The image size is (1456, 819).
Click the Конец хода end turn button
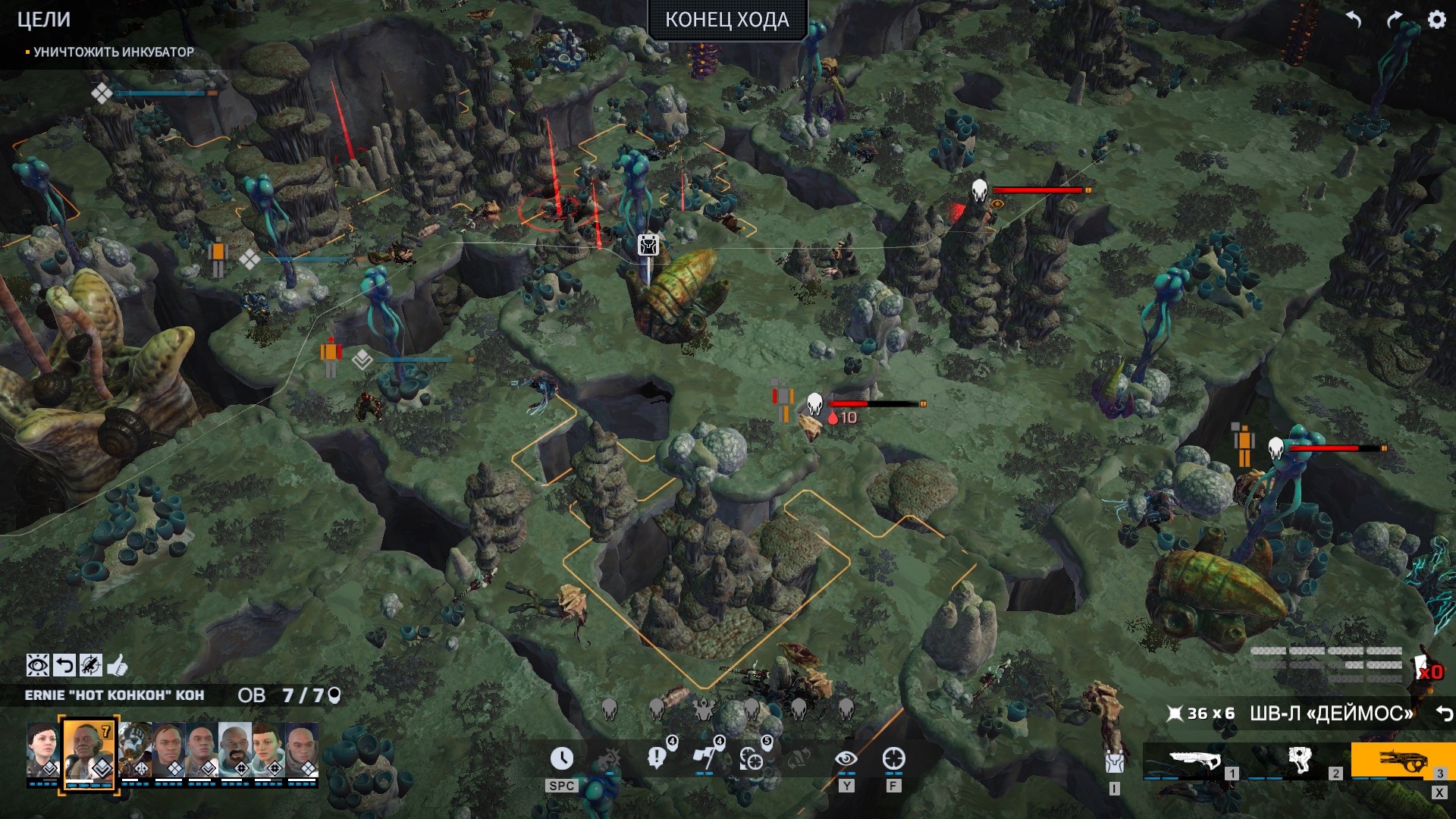[x=726, y=20]
